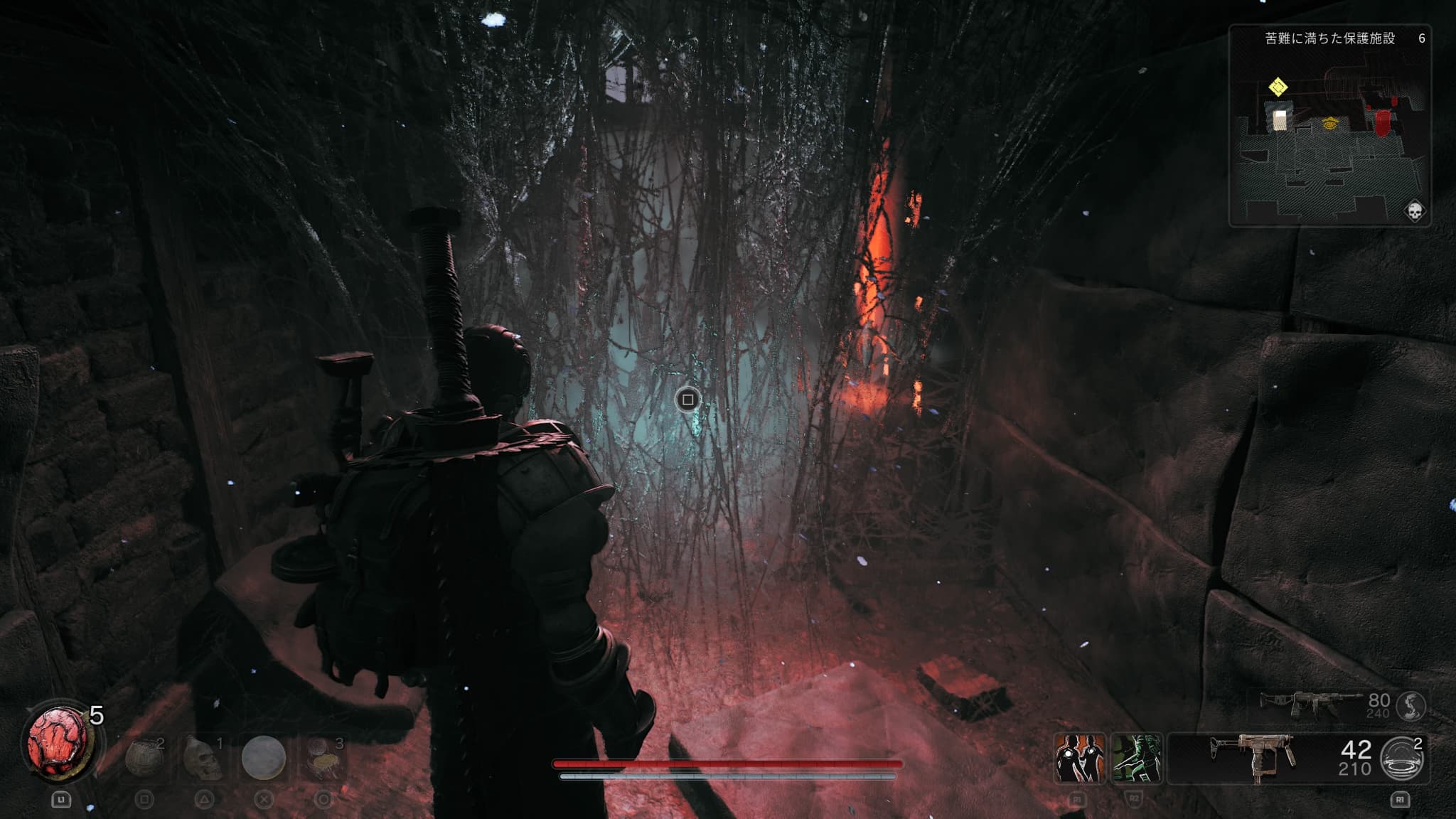
Task: Click the yellow diamond marker on minimap
Action: point(1278,87)
